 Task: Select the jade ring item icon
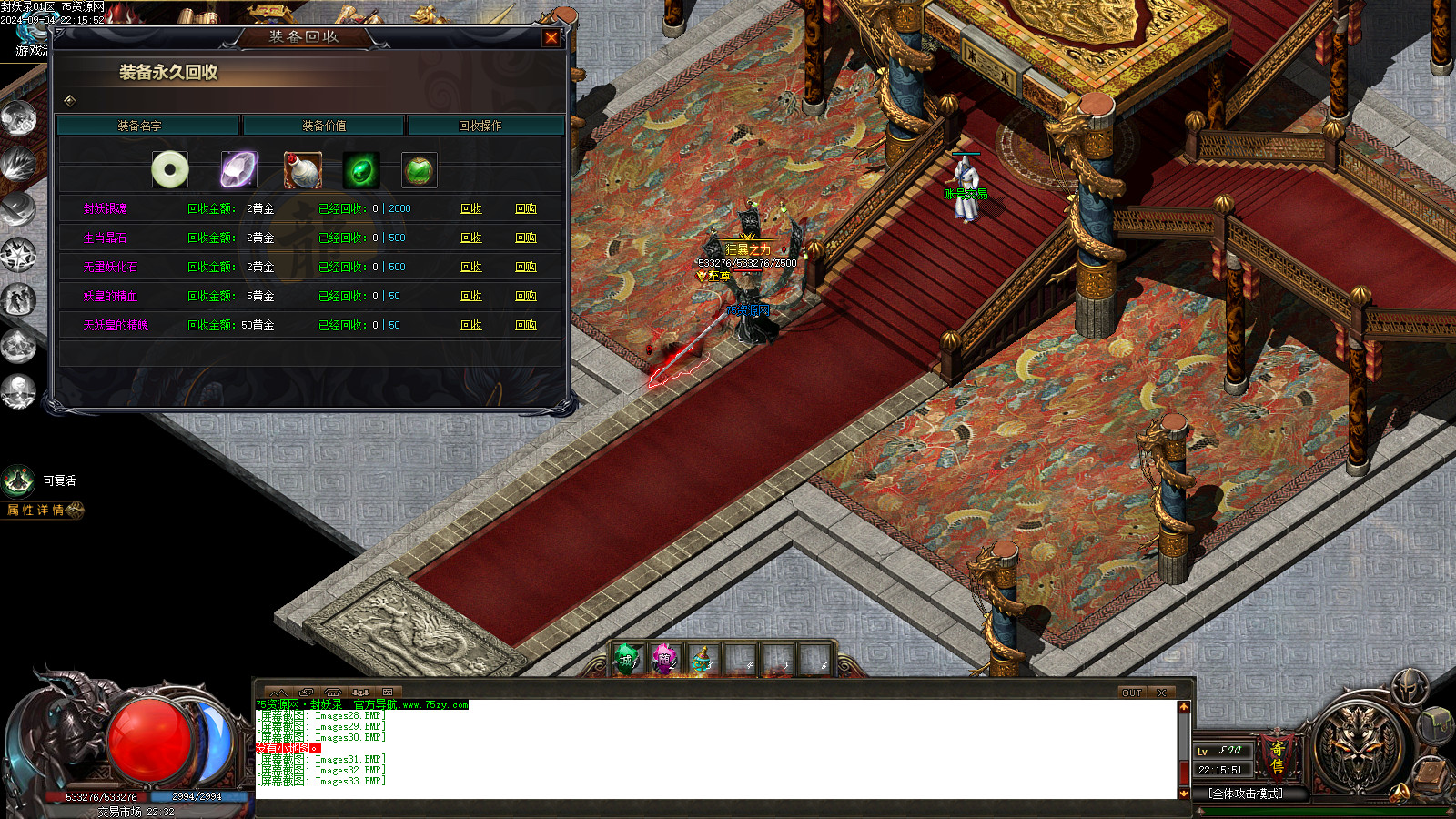[170, 169]
